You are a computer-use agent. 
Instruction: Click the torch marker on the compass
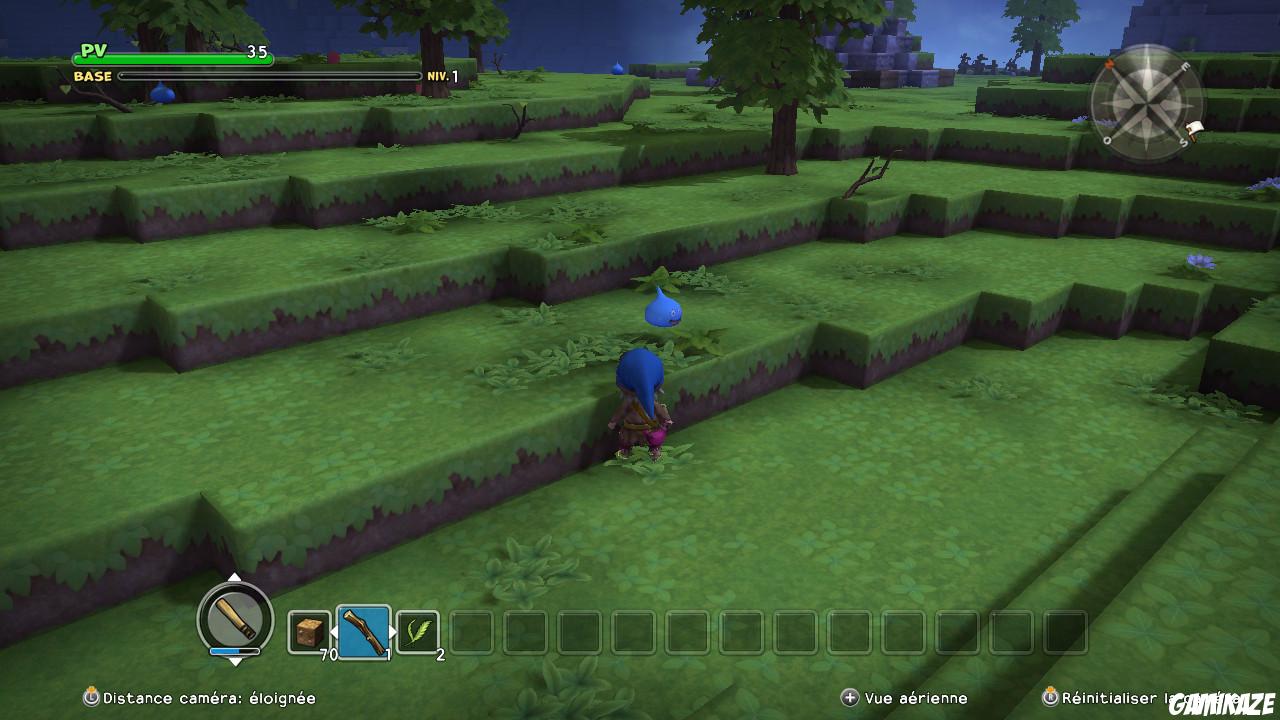click(x=1110, y=65)
